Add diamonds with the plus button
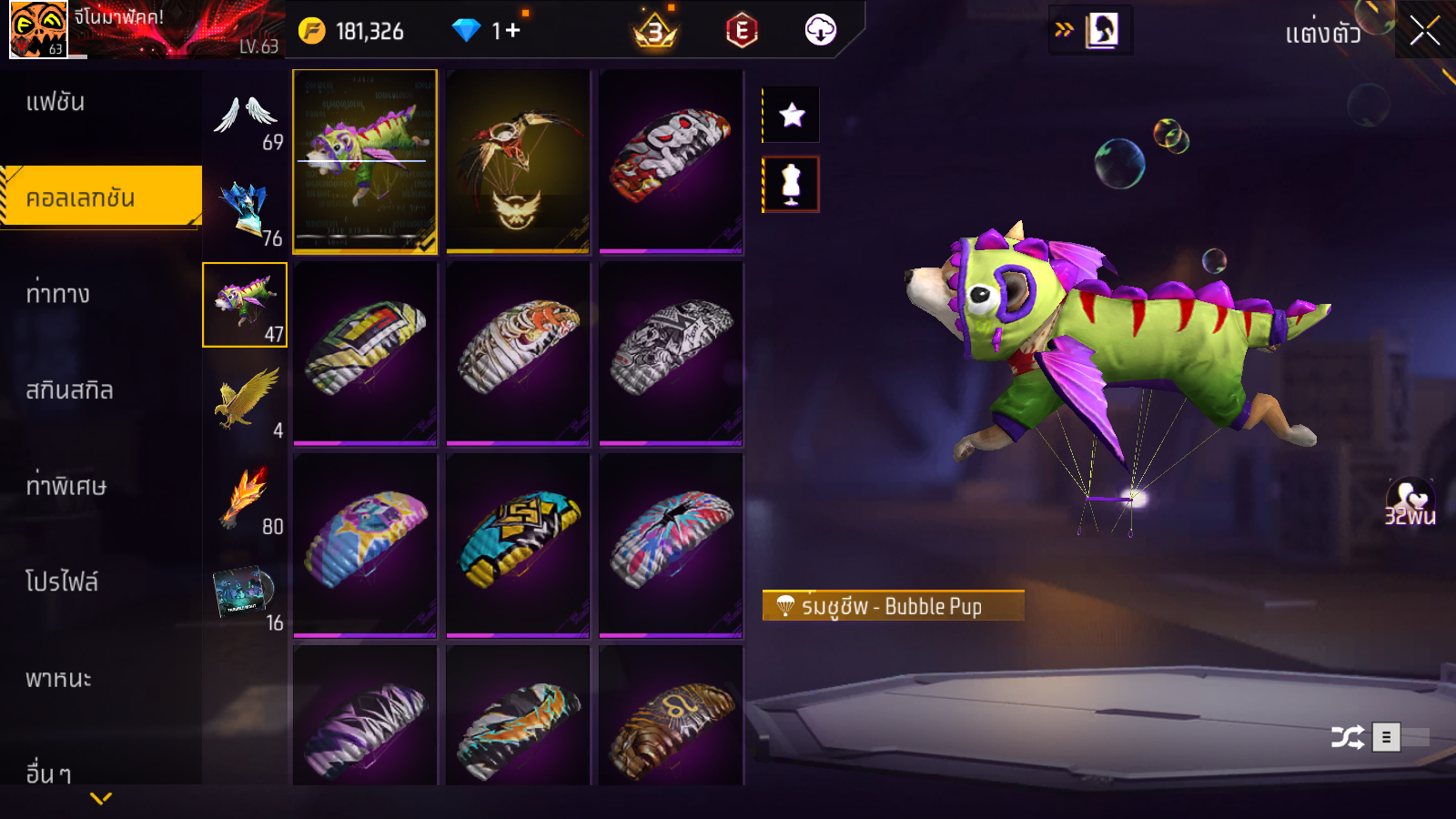1456x819 pixels. [x=512, y=31]
